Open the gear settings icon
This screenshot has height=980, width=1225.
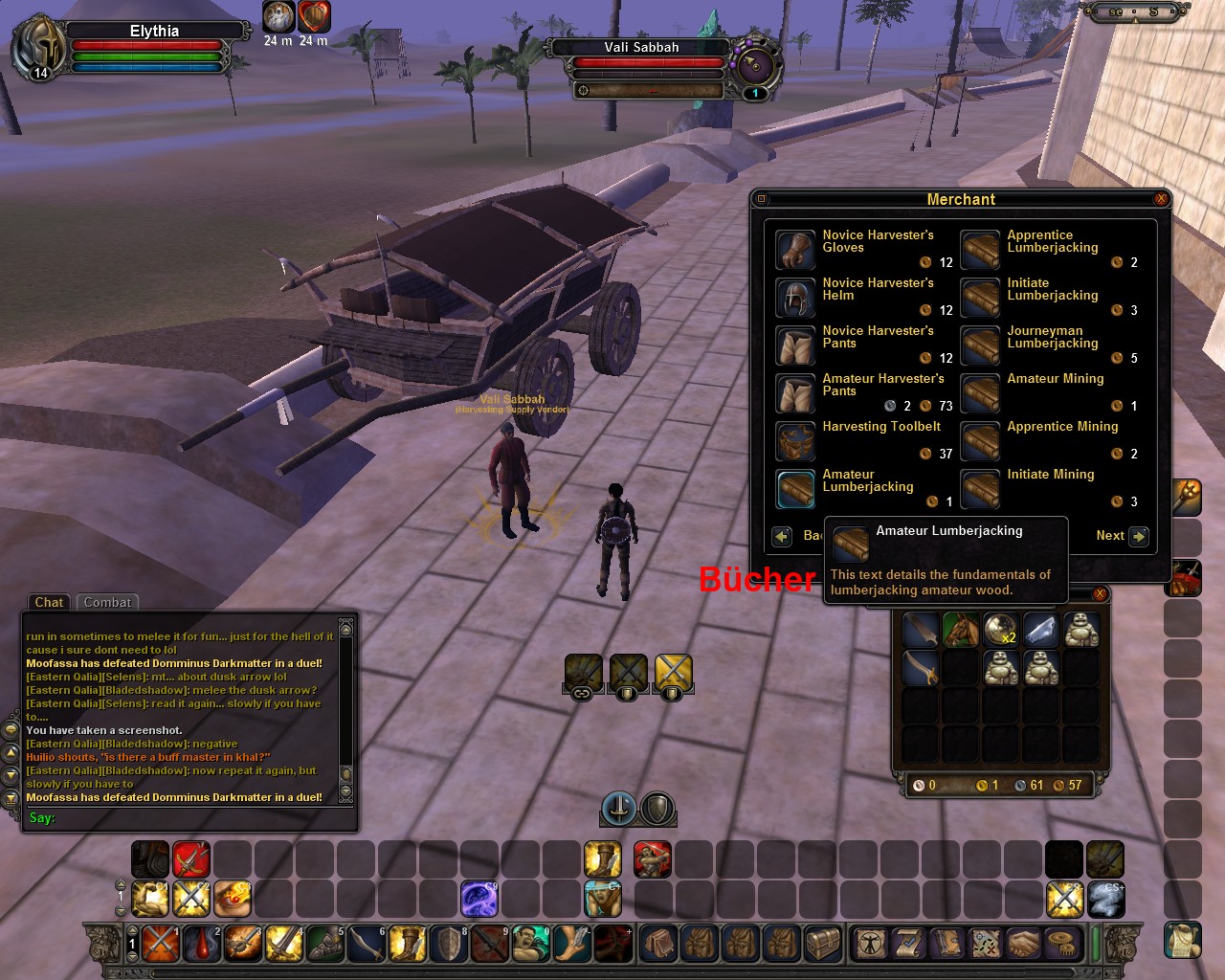coord(1060,944)
